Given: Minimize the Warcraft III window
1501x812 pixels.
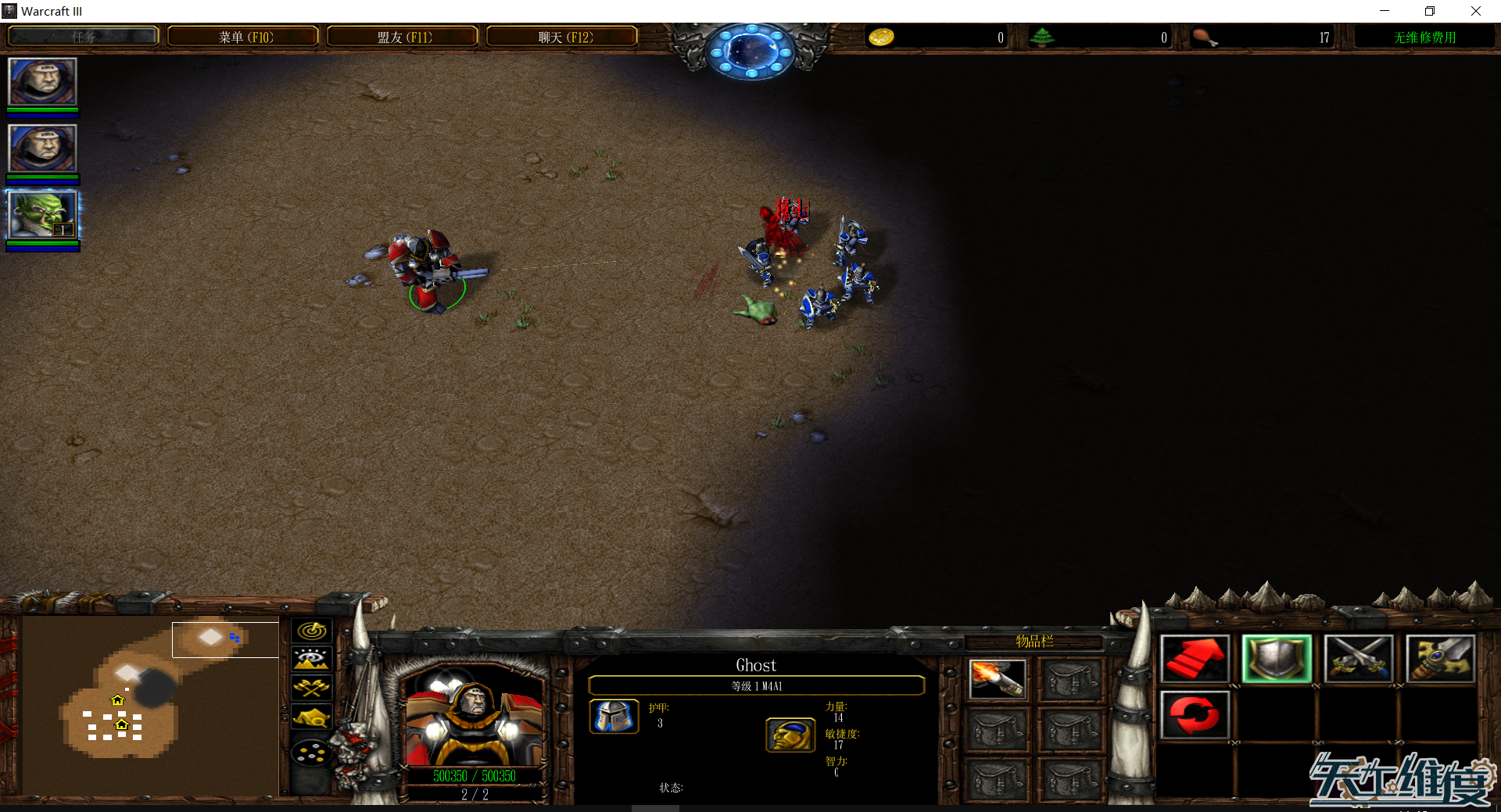Looking at the screenshot, I should tap(1385, 11).
